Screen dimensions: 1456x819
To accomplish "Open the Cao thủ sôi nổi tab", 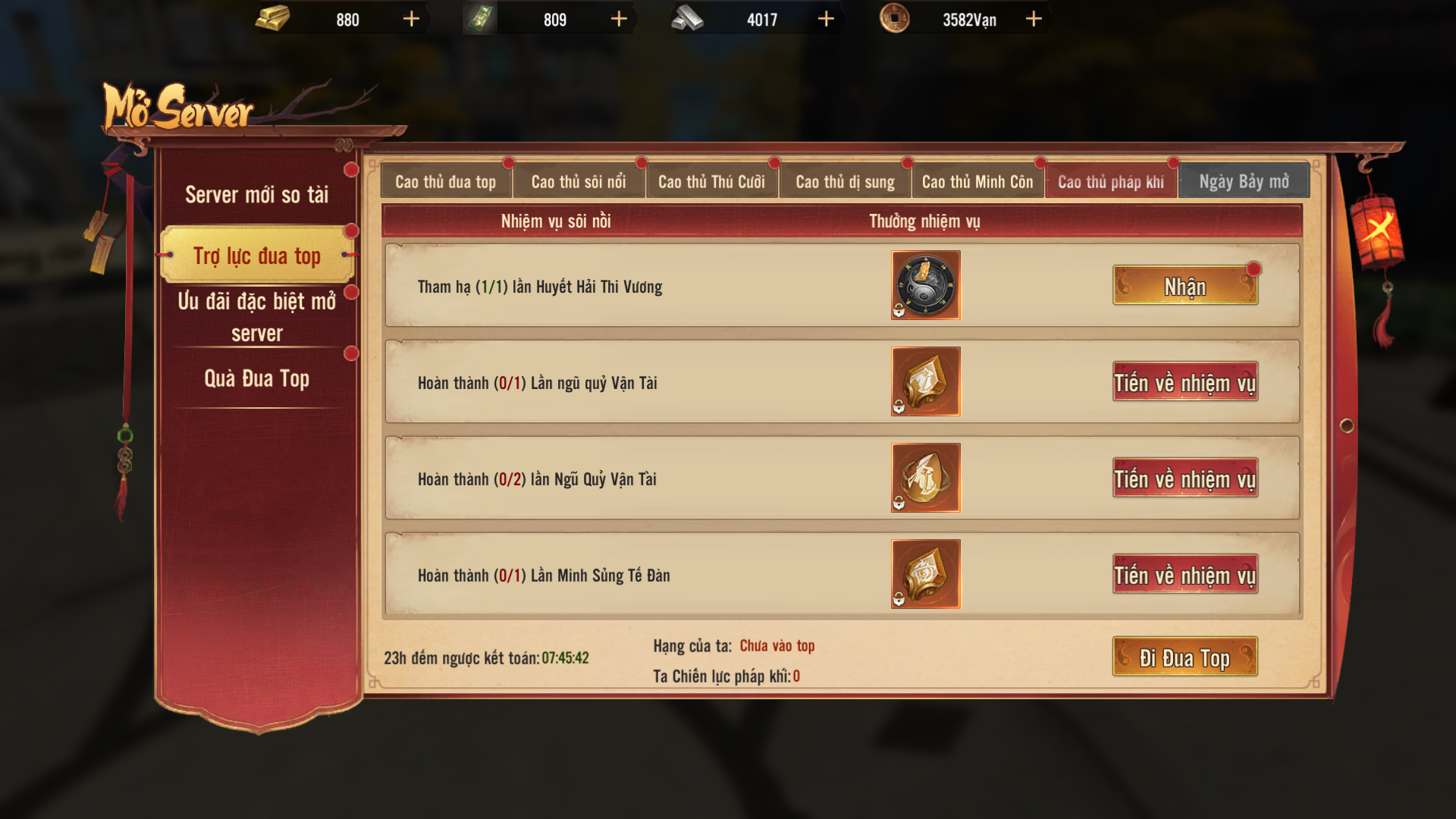I will 579,182.
